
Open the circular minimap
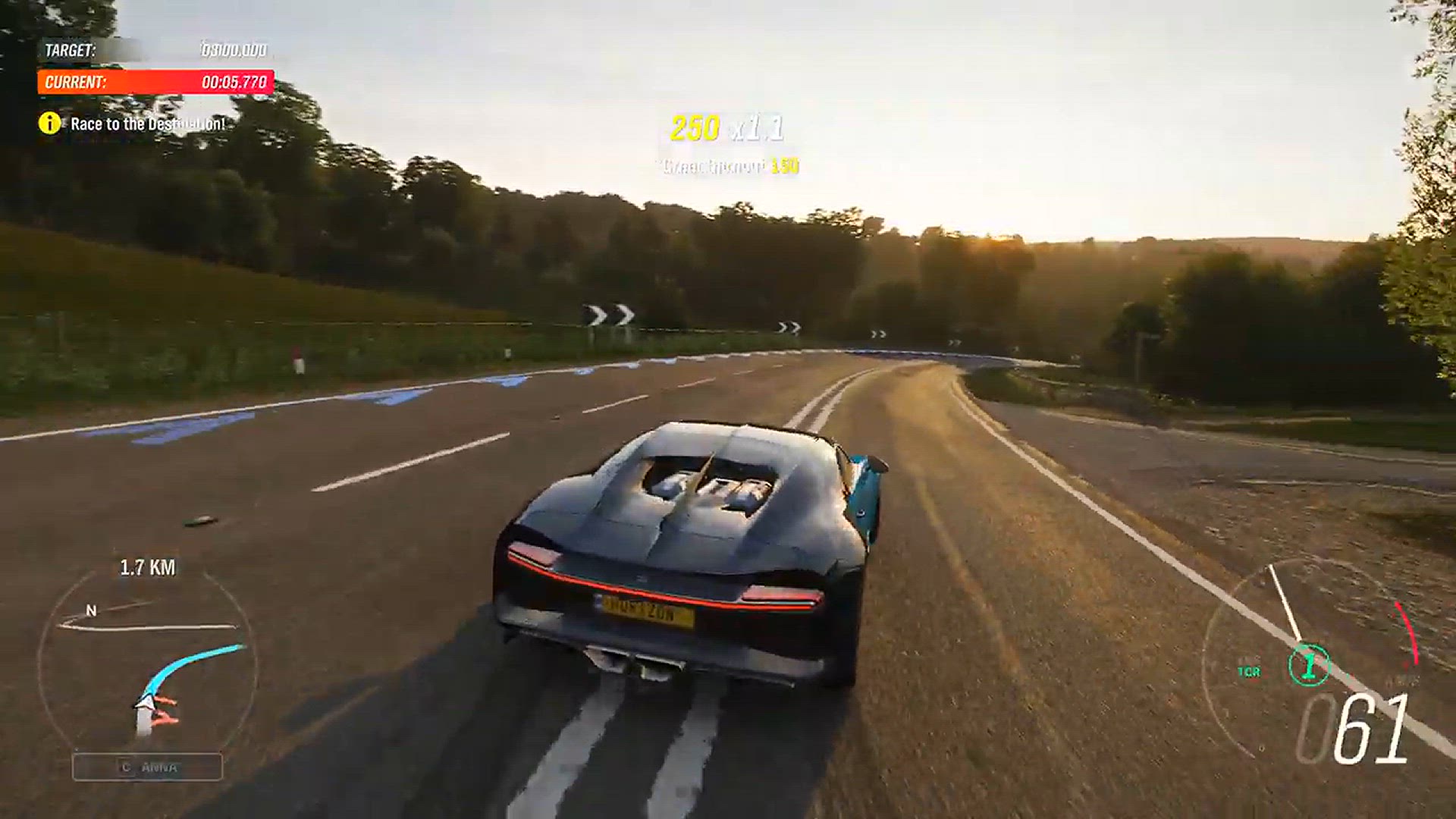point(146,661)
